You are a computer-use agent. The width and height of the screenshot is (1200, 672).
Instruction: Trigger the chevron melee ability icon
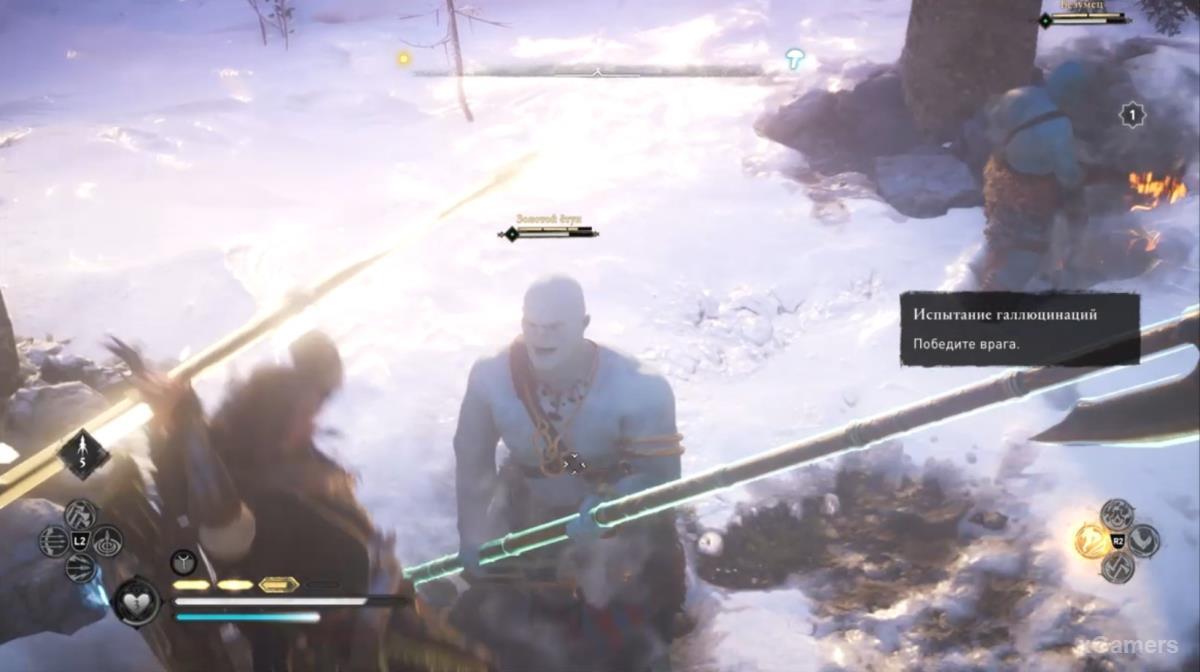tap(1143, 541)
